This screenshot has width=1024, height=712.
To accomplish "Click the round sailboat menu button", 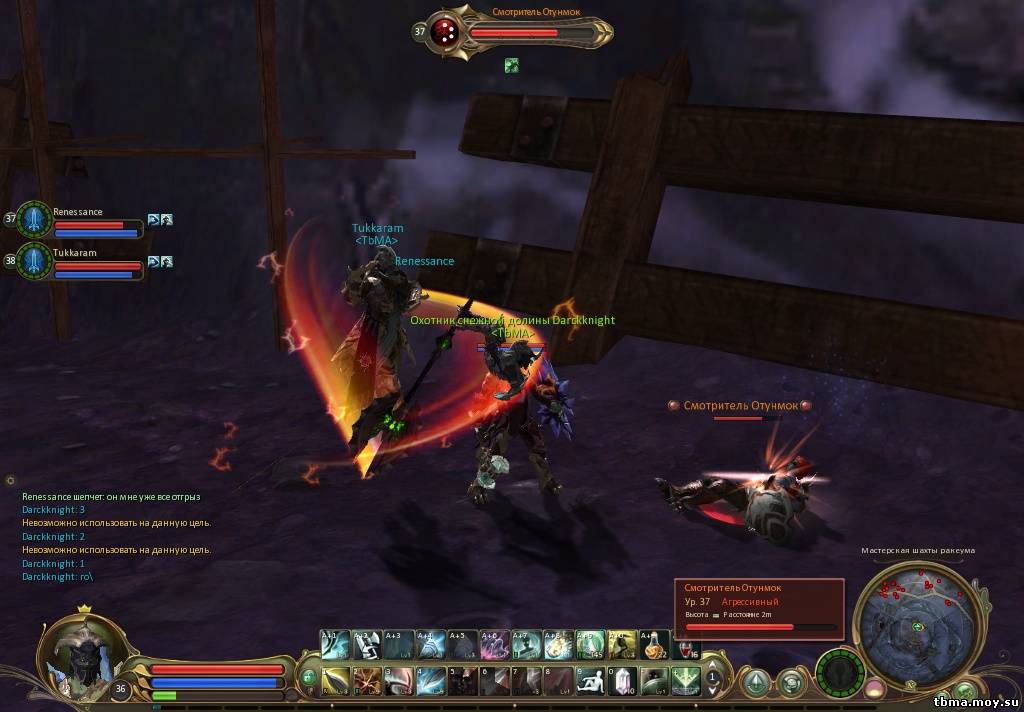I will point(755,683).
